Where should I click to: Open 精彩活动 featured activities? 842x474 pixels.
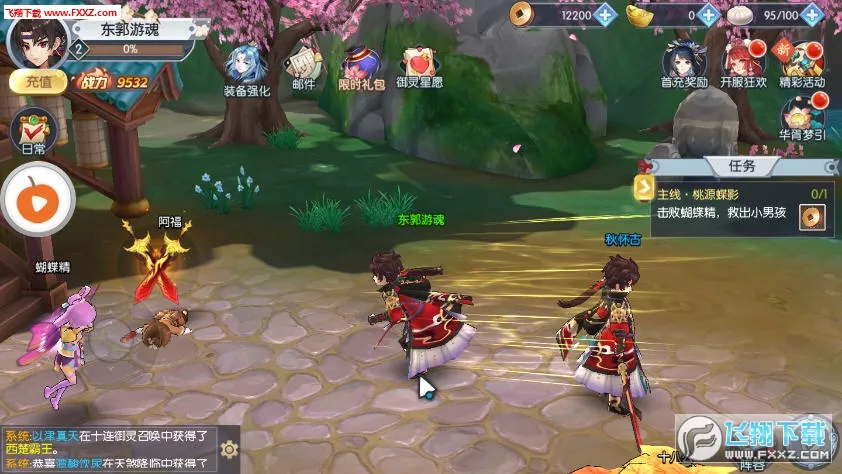pyautogui.click(x=802, y=65)
